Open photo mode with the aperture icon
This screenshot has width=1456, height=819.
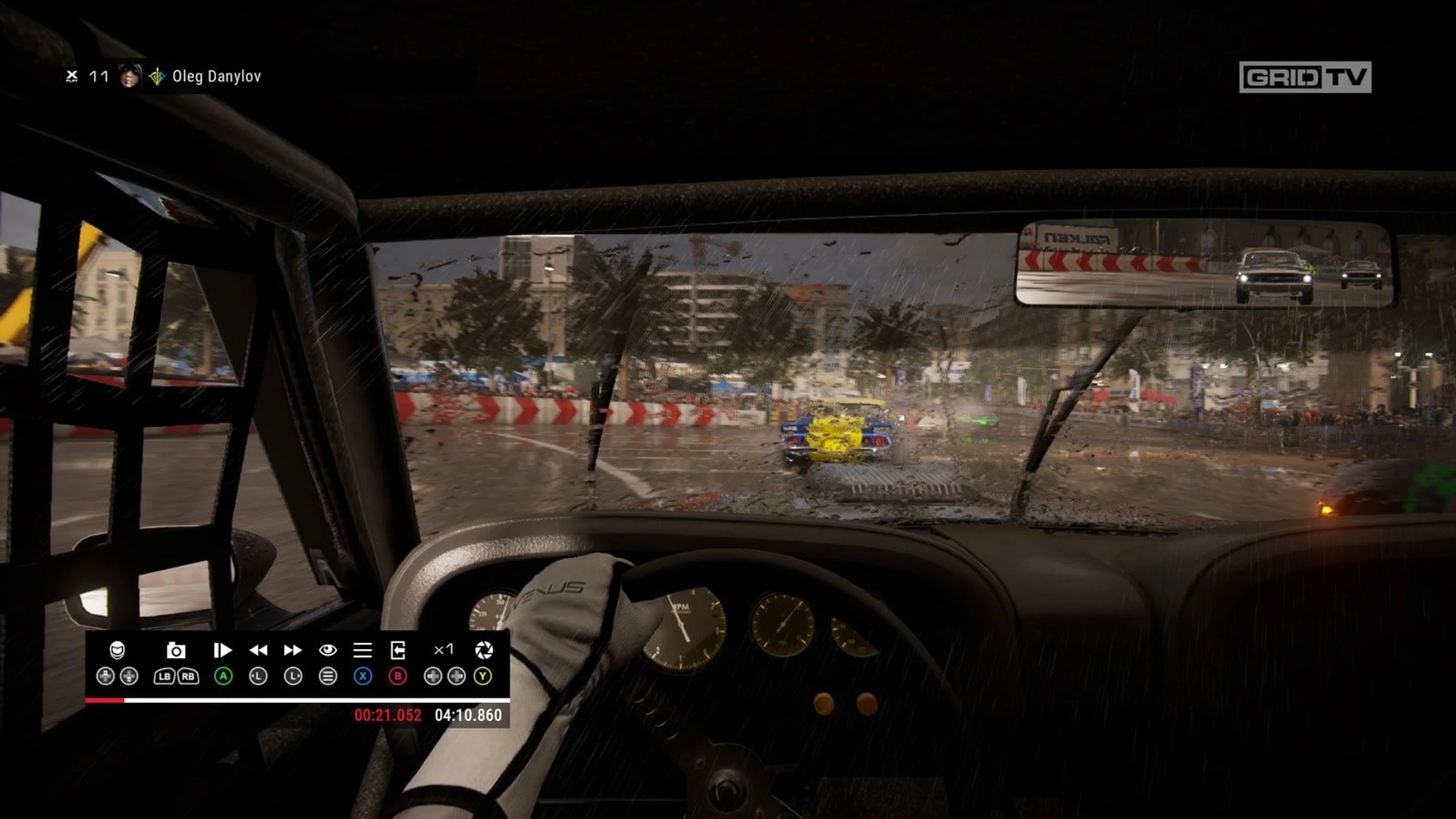[x=484, y=650]
